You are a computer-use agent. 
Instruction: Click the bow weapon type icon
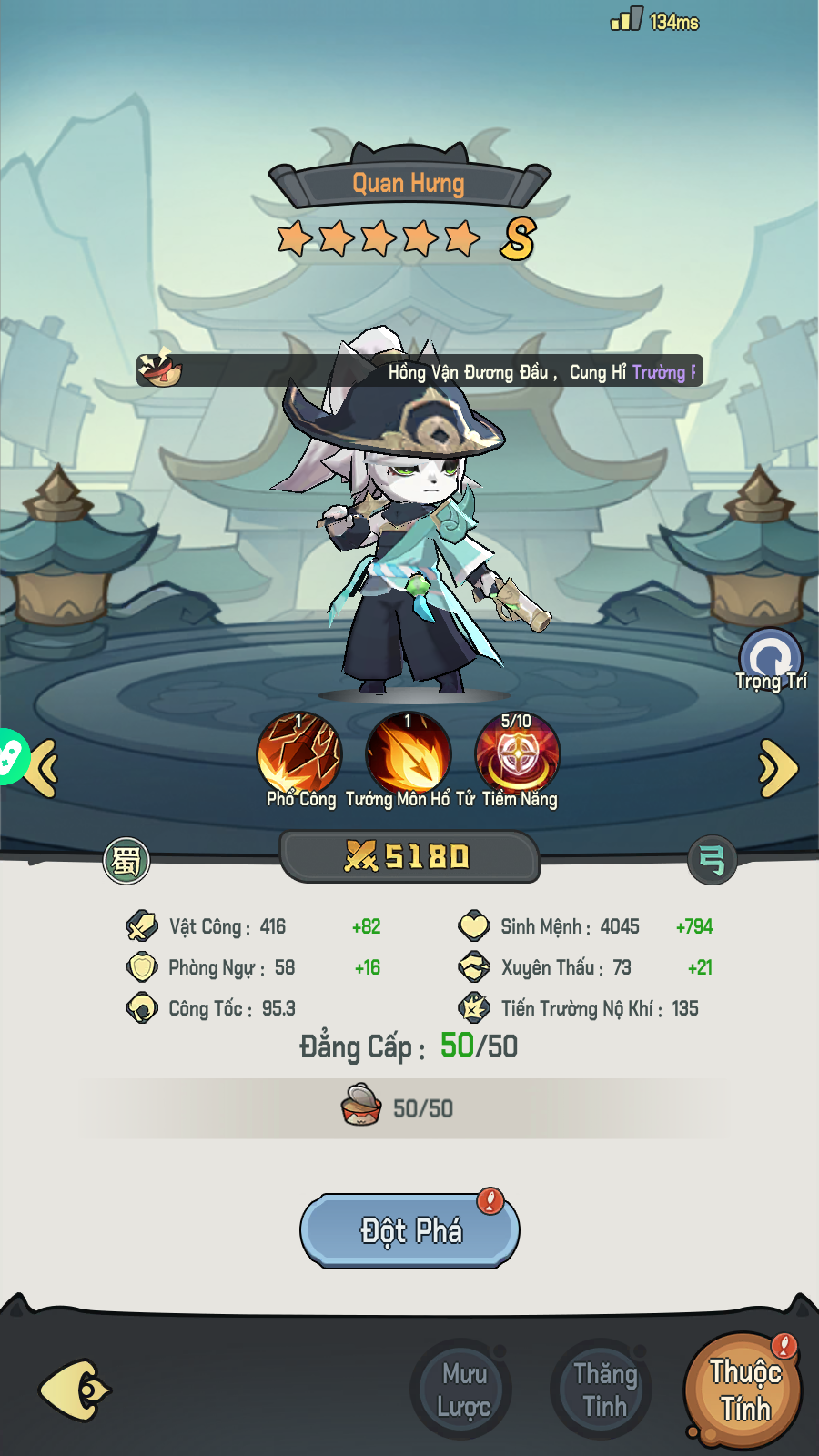[x=712, y=860]
